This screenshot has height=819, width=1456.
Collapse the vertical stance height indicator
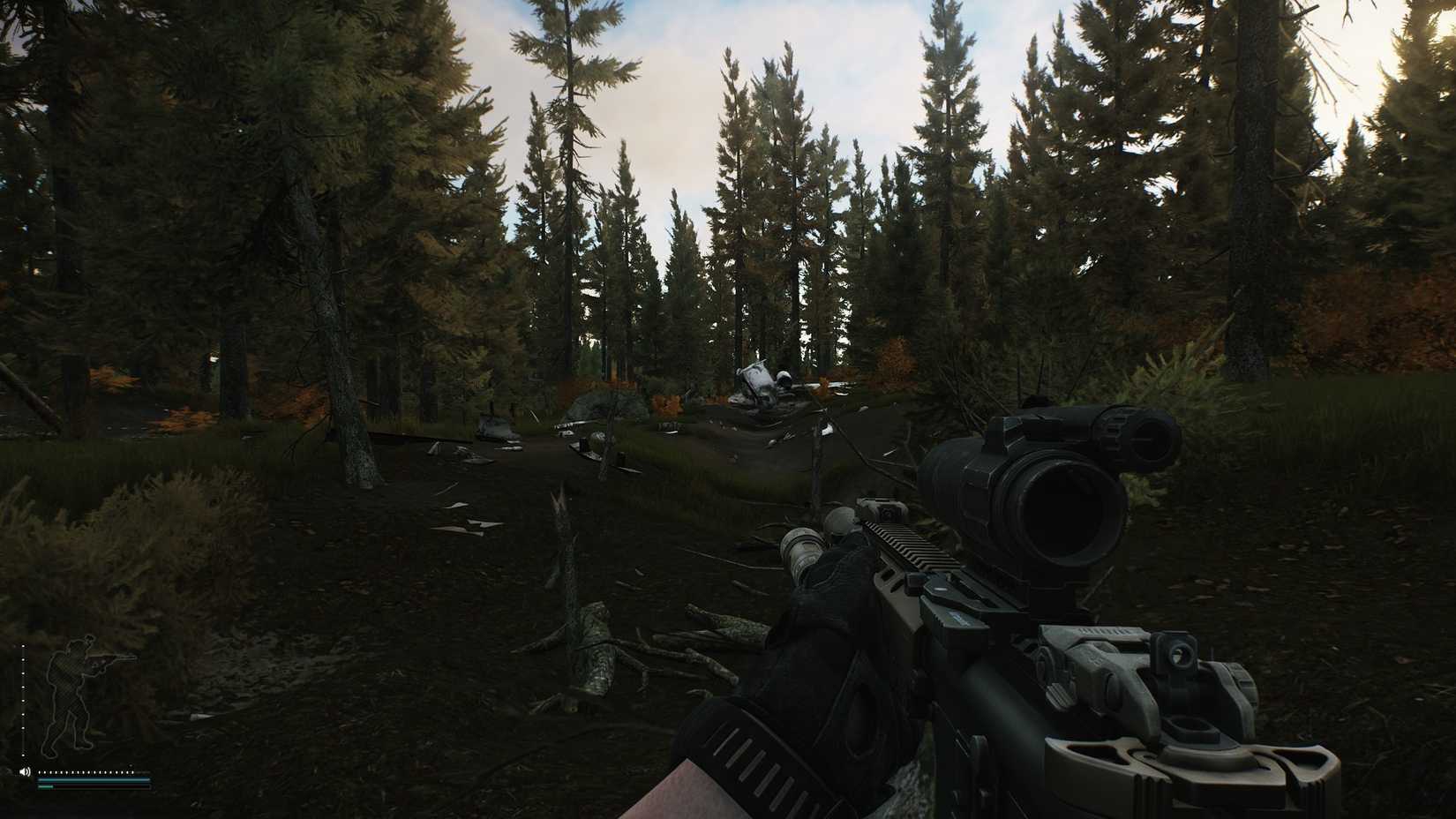24,697
